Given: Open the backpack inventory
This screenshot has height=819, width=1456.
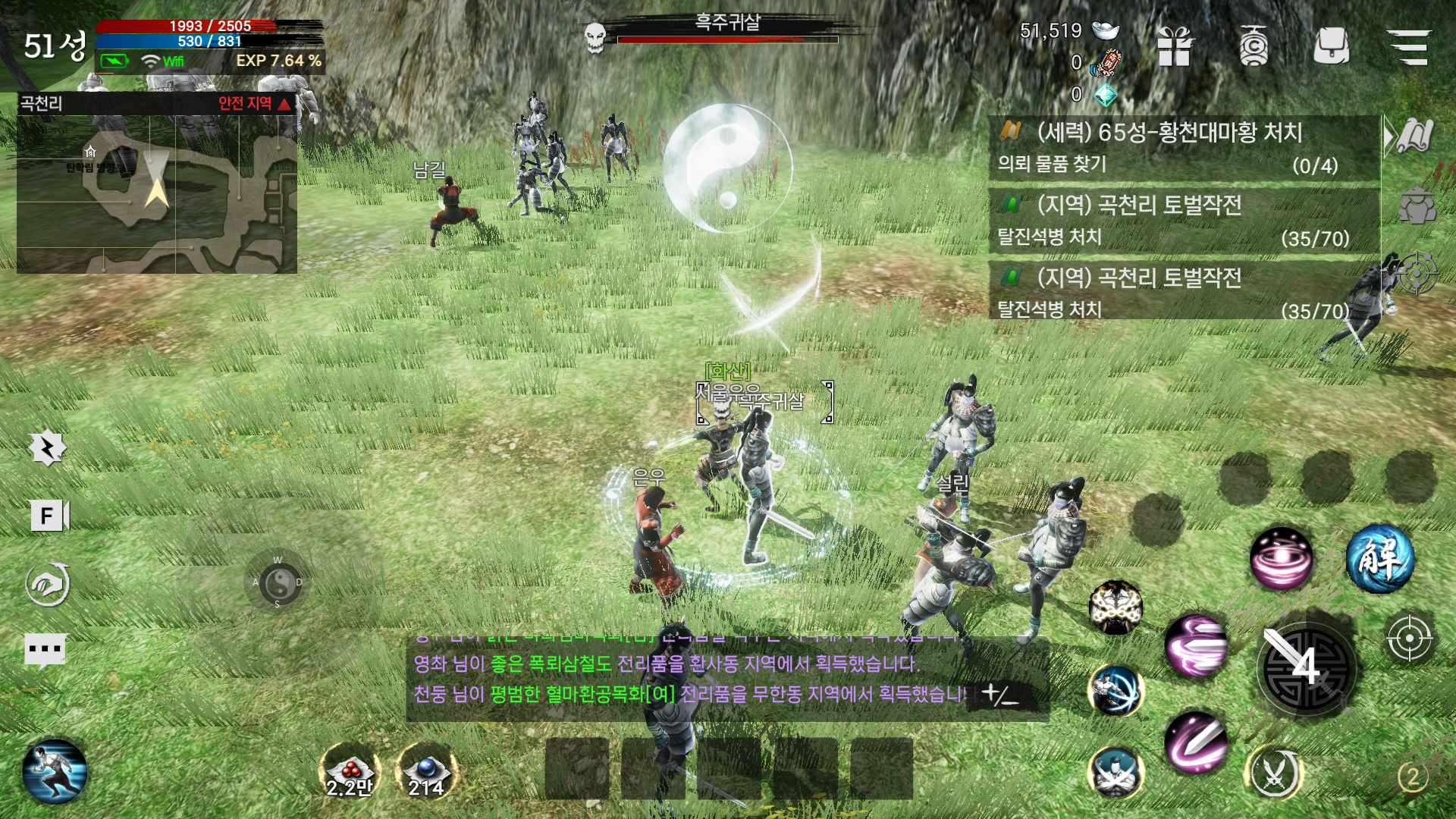Looking at the screenshot, I should 1331,46.
